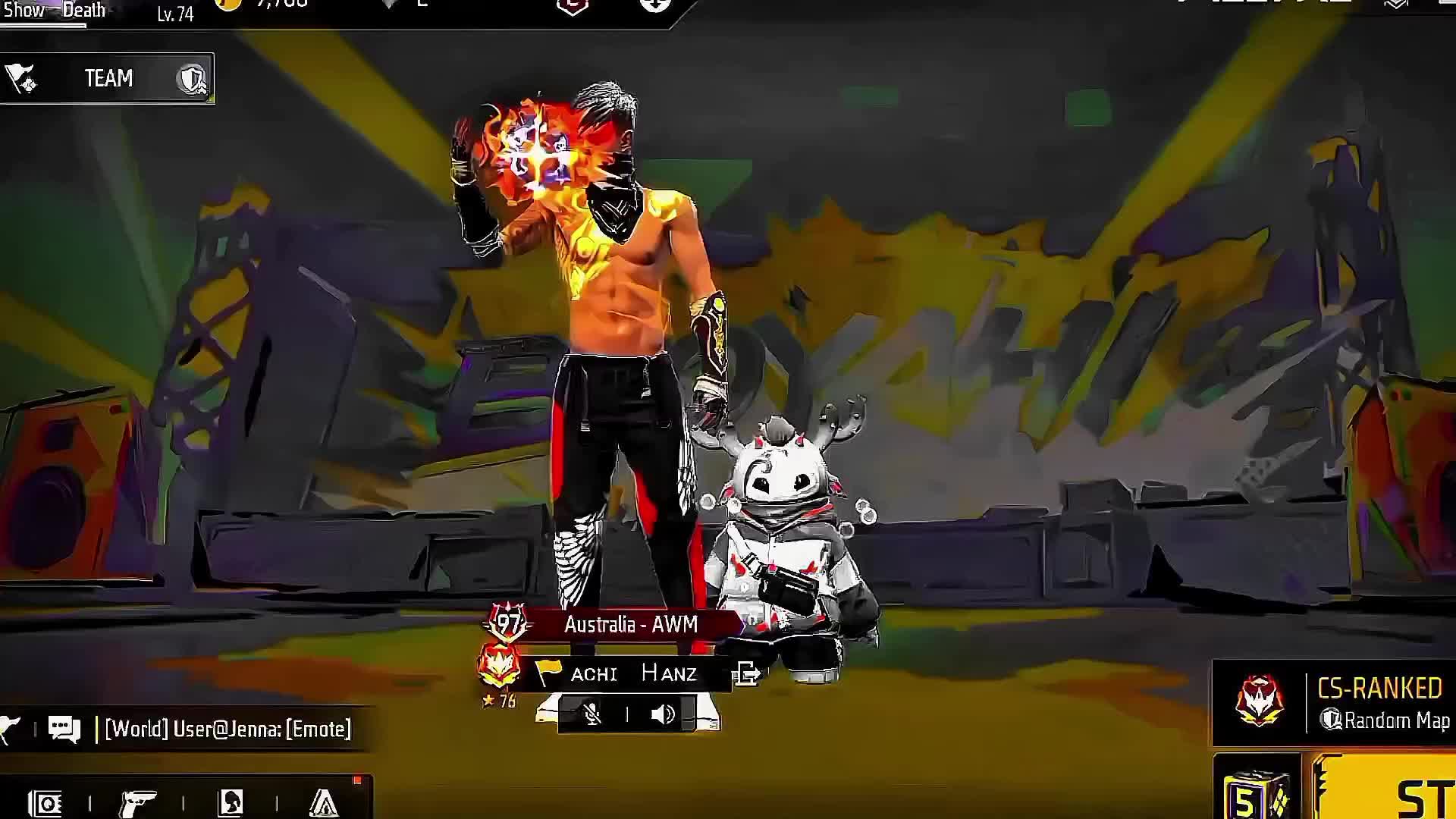Open the pistol weapons icon

(x=138, y=802)
